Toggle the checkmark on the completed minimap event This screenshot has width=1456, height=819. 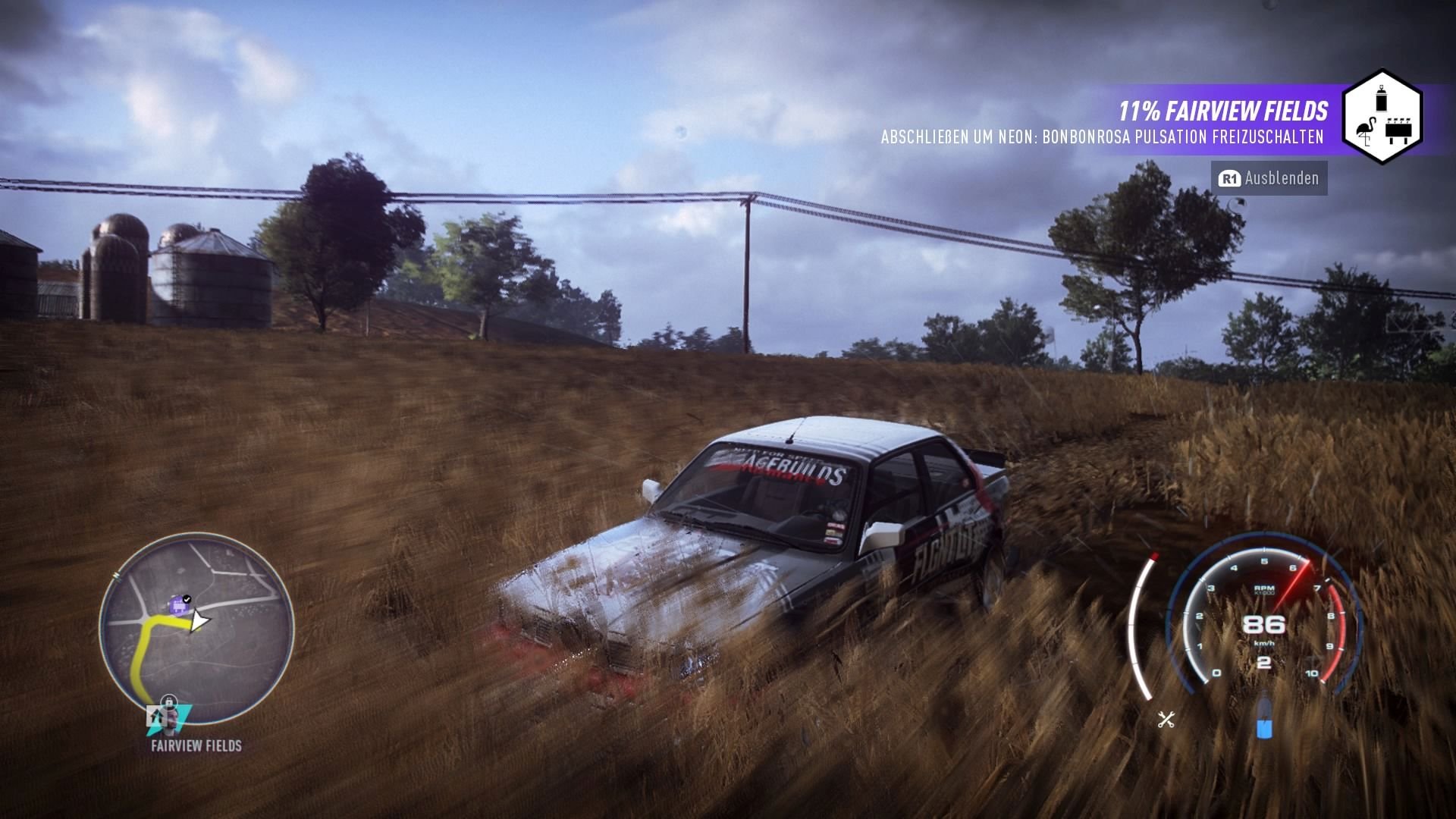tap(187, 598)
